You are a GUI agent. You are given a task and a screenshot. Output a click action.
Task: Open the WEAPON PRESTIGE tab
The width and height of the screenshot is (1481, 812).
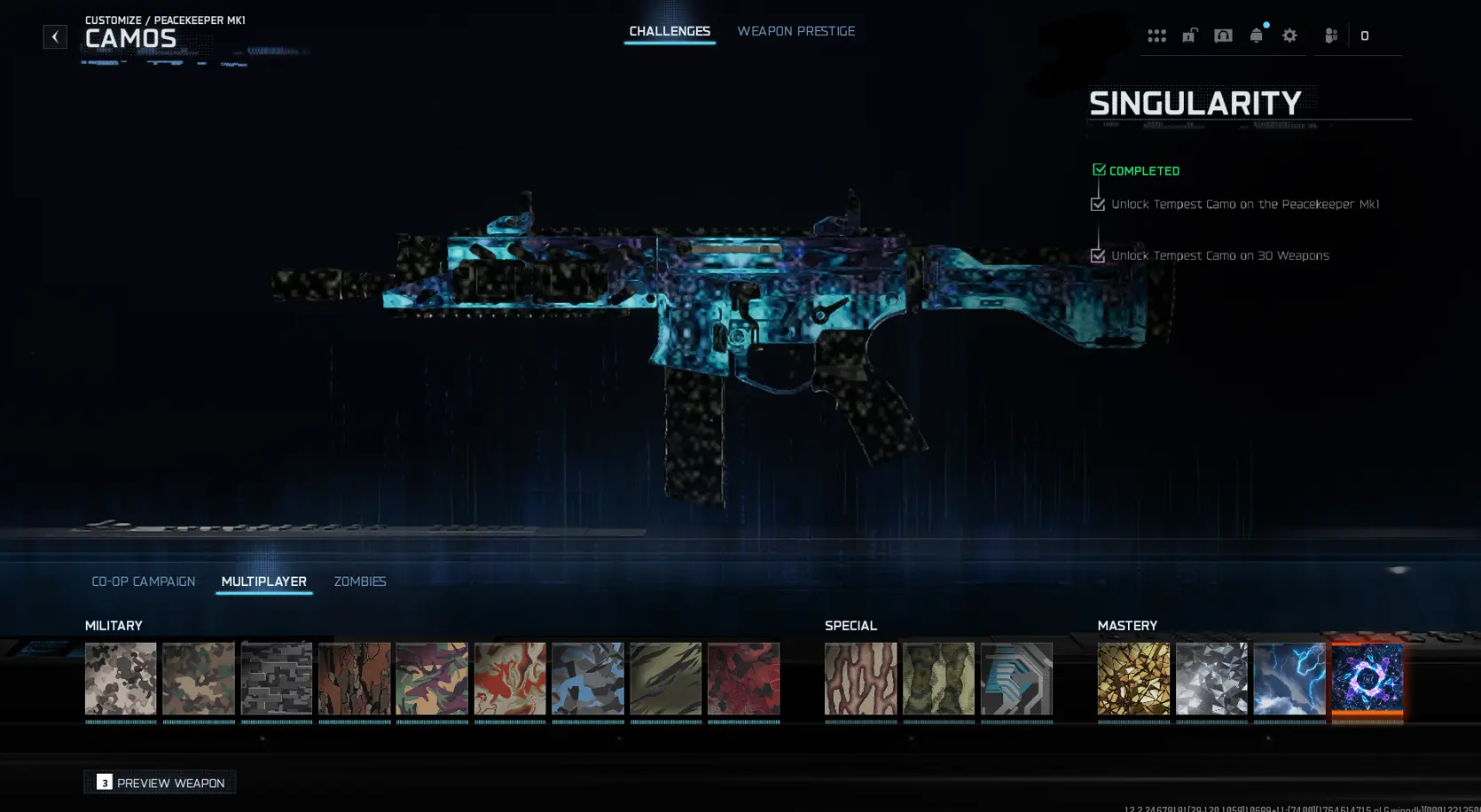tap(795, 31)
